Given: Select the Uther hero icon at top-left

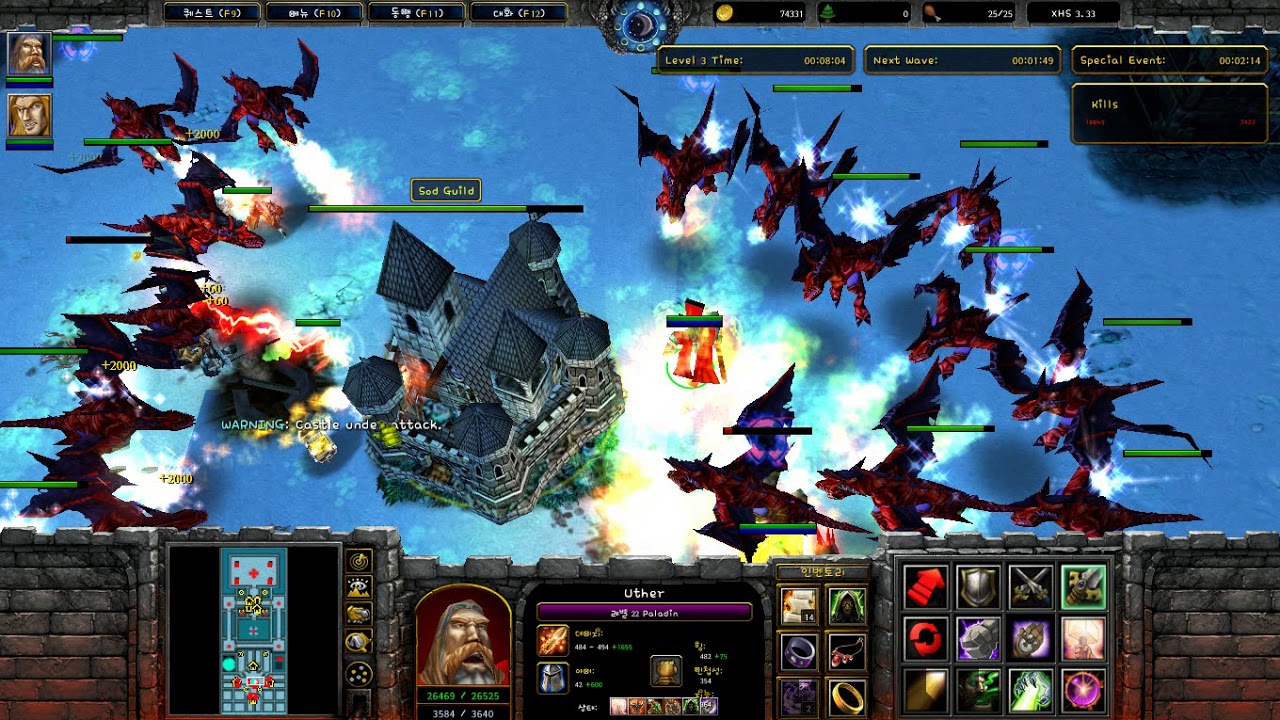Looking at the screenshot, I should tap(29, 54).
